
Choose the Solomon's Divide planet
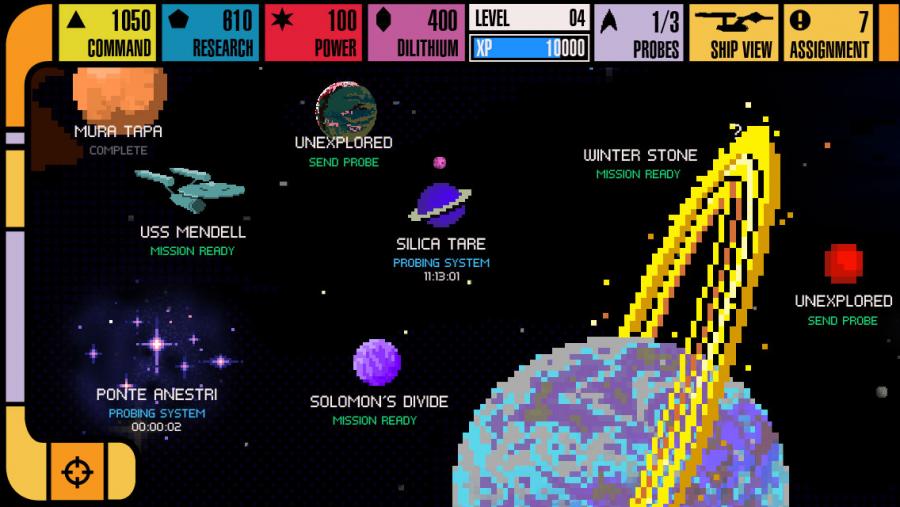(377, 362)
